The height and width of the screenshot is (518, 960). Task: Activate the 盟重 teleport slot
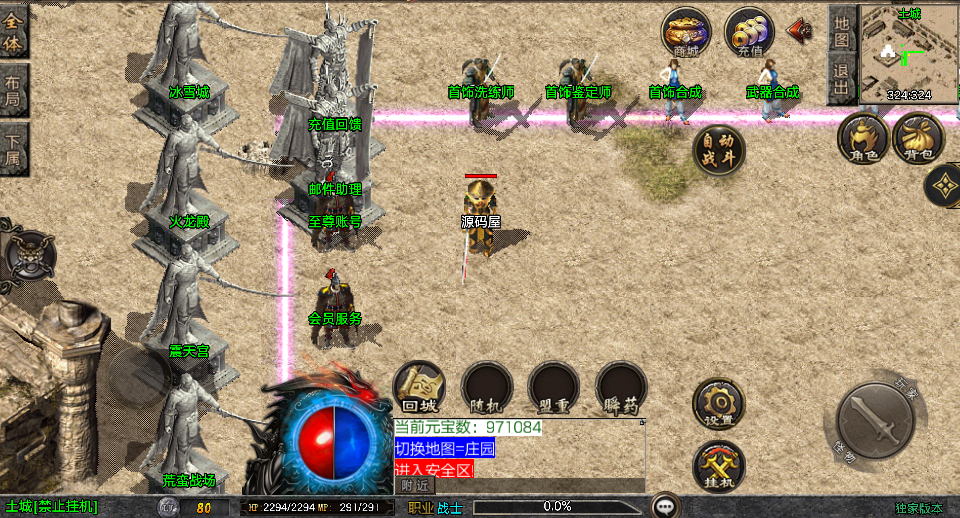coord(554,387)
